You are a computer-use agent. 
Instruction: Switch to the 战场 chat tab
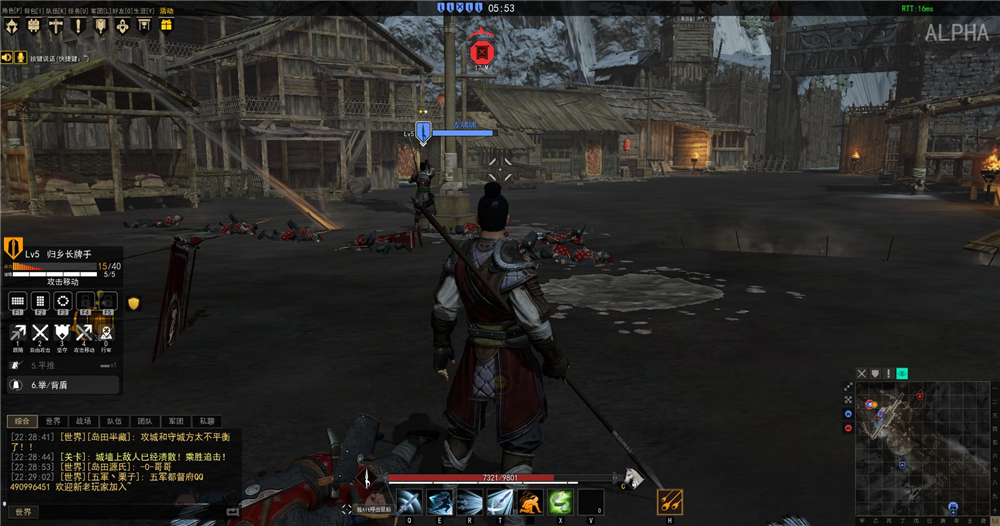[83, 421]
